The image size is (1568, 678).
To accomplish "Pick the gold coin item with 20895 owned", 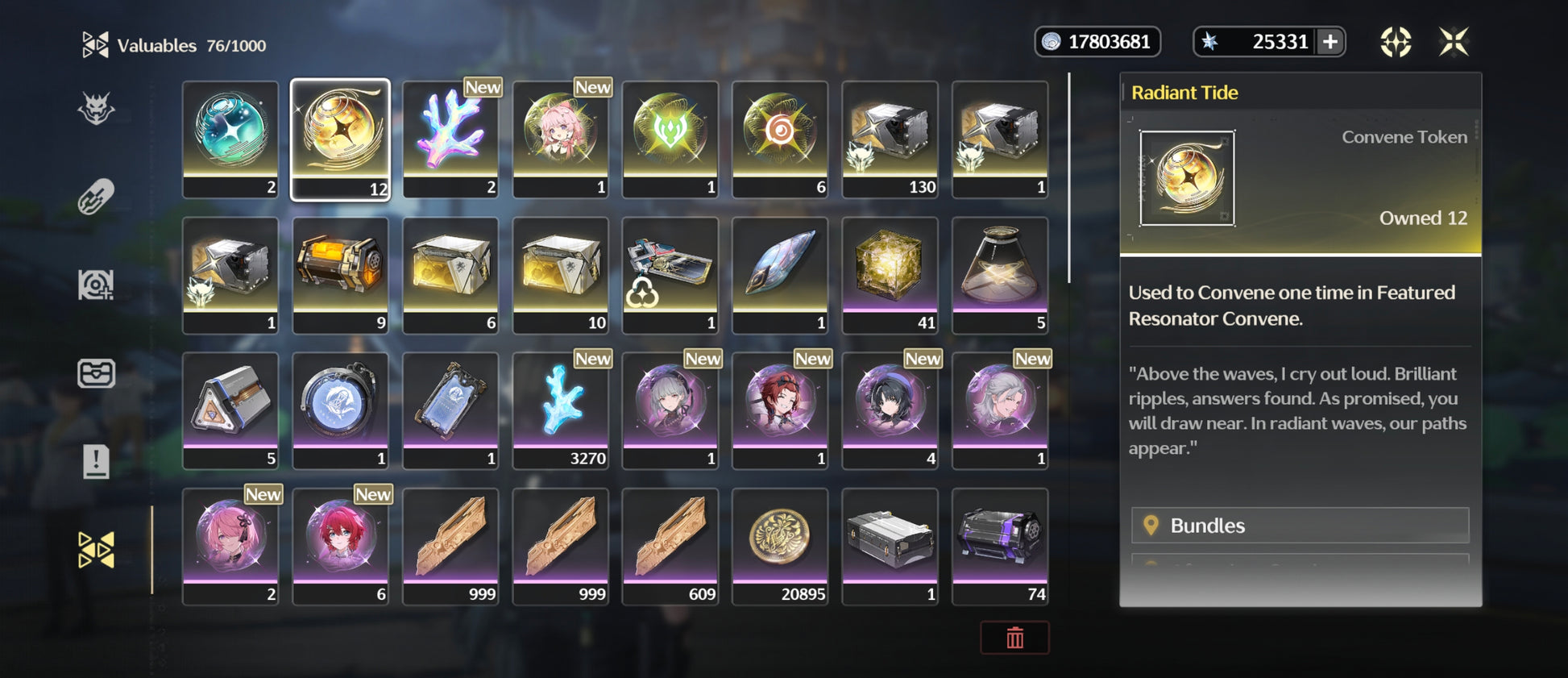I will (x=780, y=545).
